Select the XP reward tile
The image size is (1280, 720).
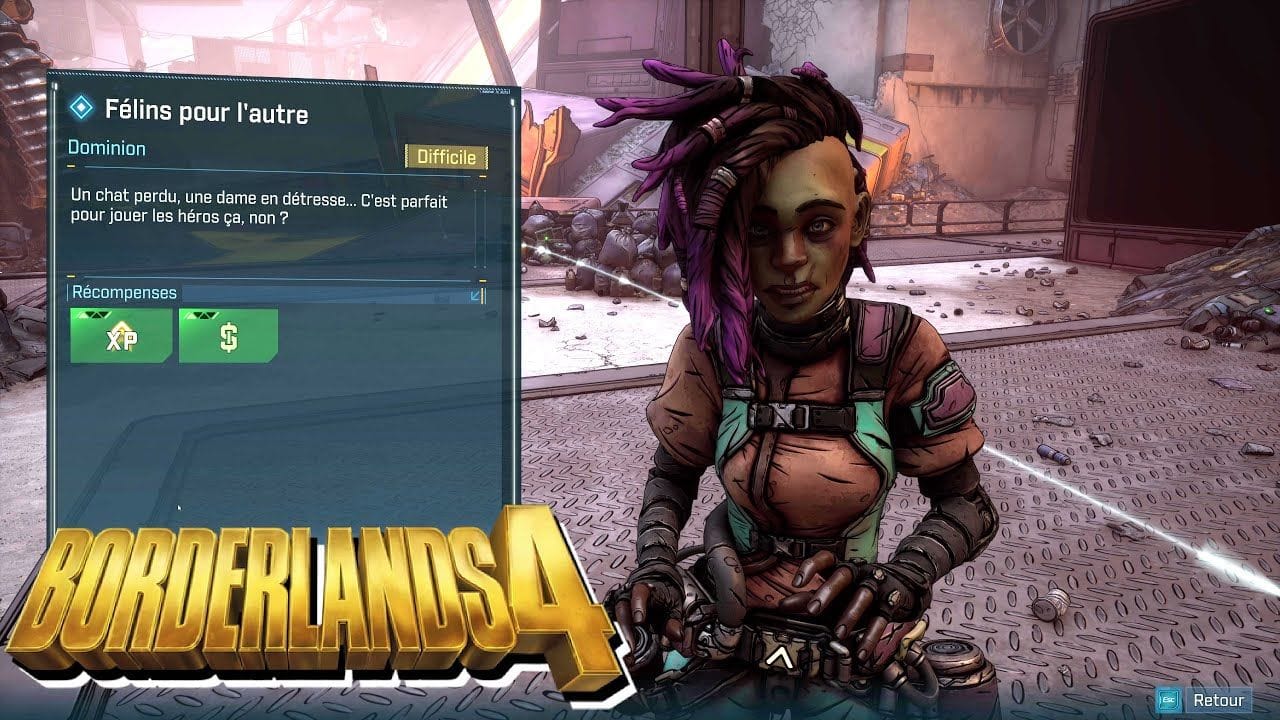[x=121, y=336]
